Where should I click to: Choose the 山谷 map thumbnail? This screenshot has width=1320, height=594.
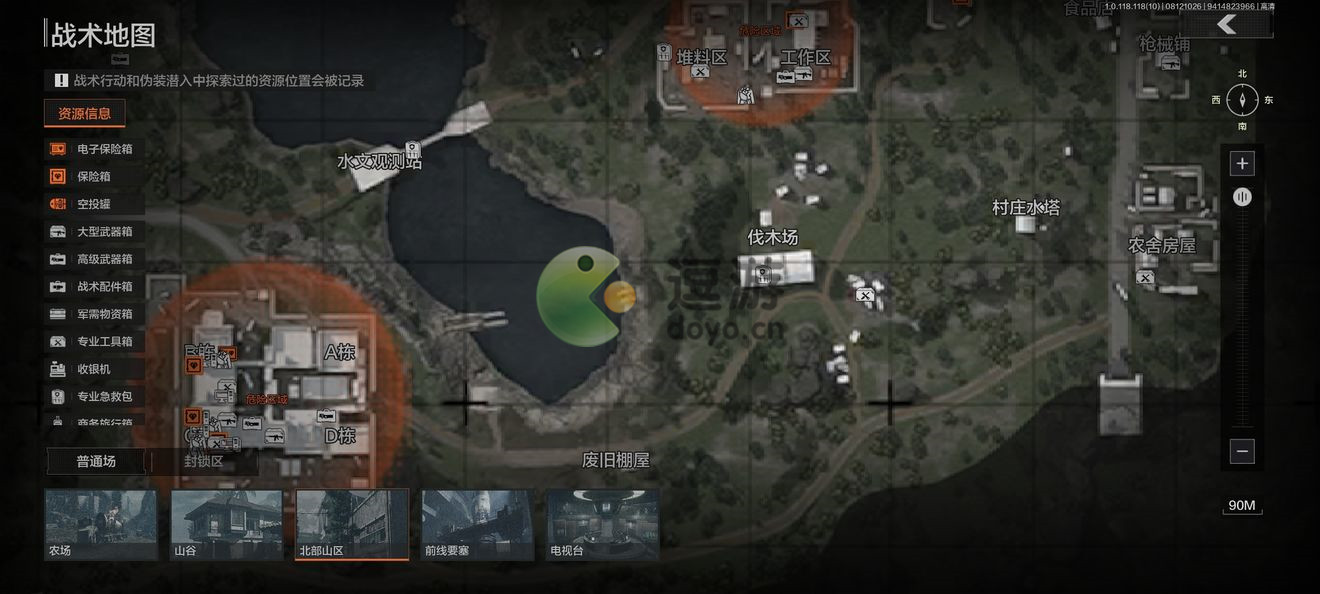226,523
